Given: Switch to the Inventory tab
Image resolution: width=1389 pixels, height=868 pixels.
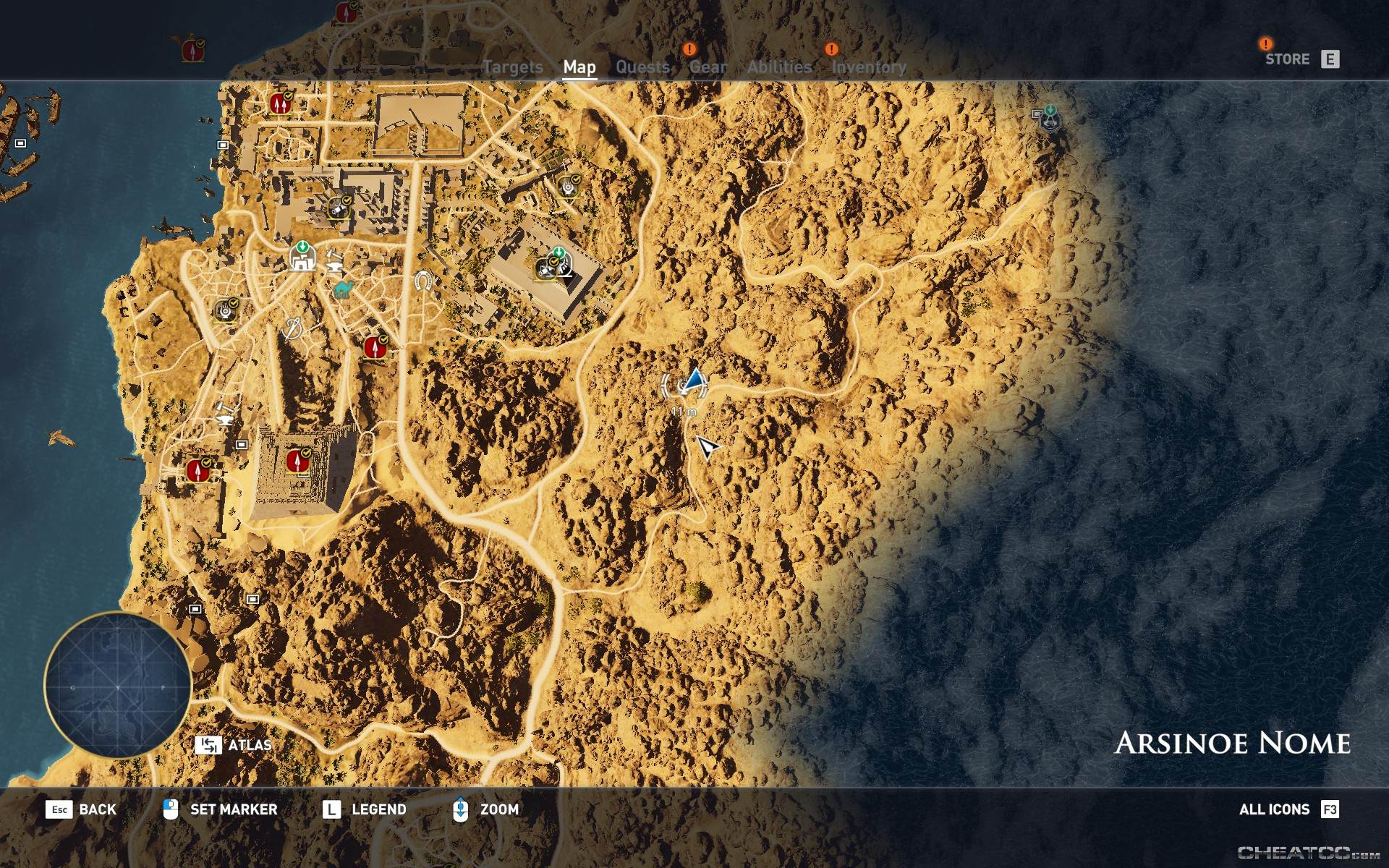Looking at the screenshot, I should pos(869,67).
